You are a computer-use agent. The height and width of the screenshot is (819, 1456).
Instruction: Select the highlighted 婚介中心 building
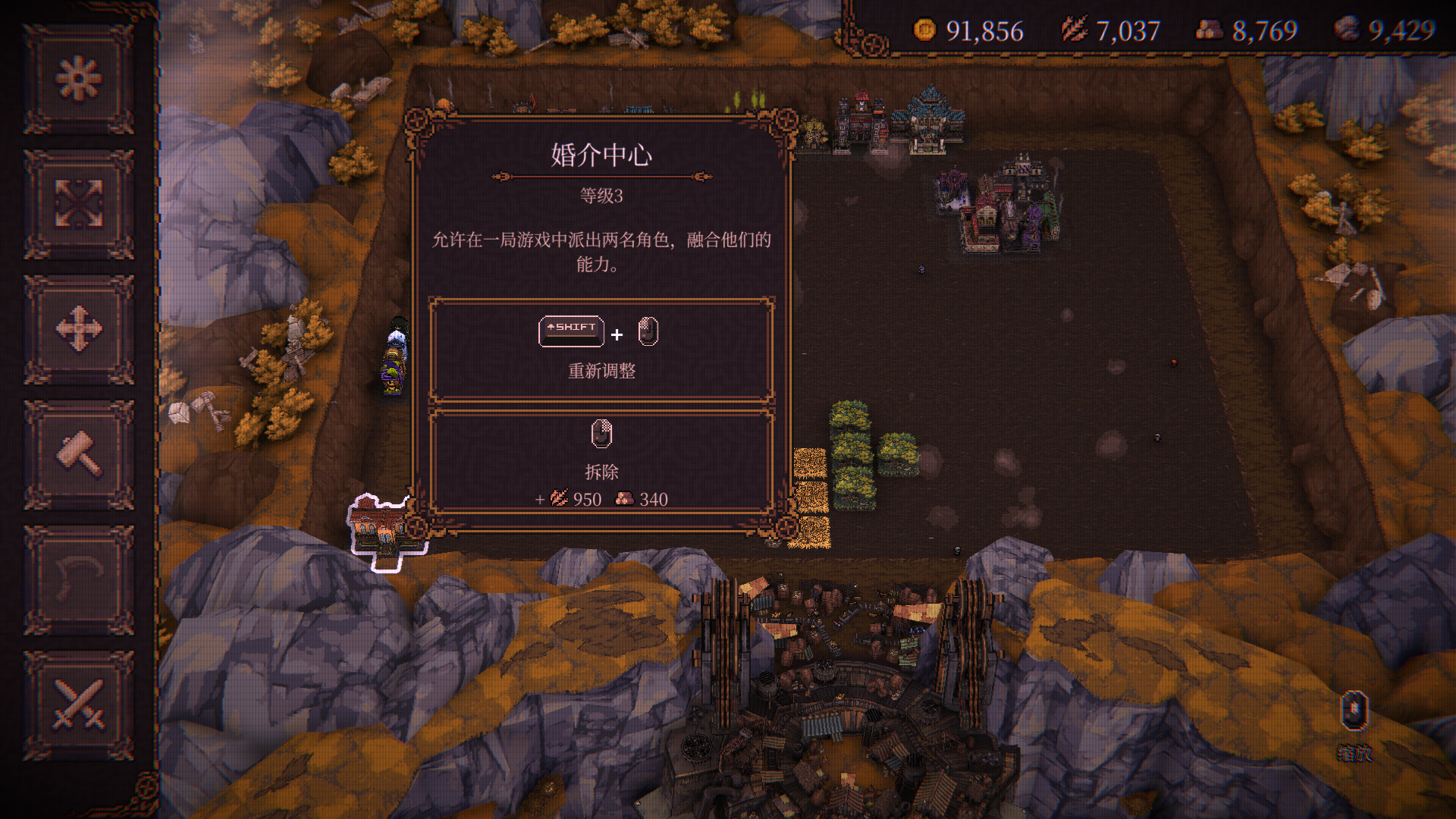click(381, 529)
